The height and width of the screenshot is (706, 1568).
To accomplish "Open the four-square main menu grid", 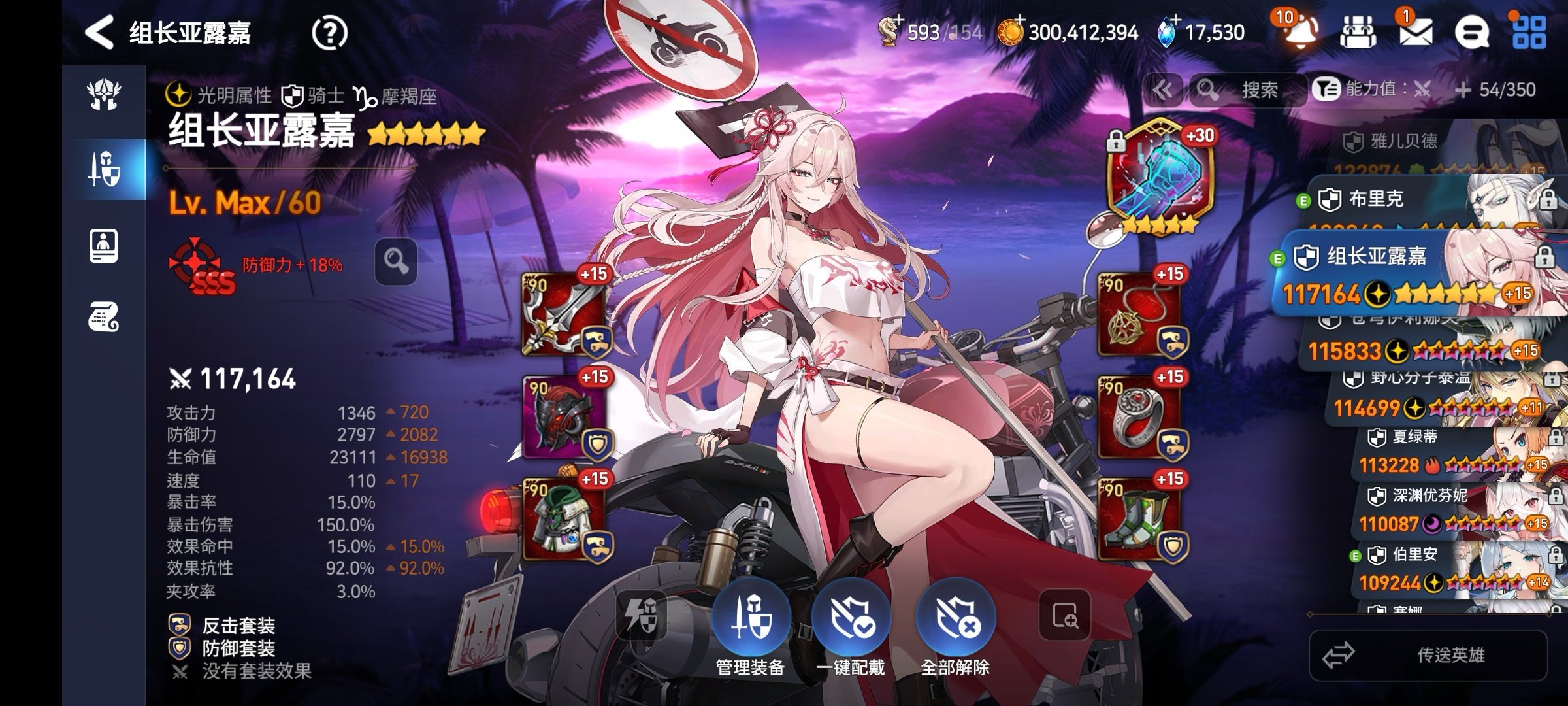I will click(1529, 31).
